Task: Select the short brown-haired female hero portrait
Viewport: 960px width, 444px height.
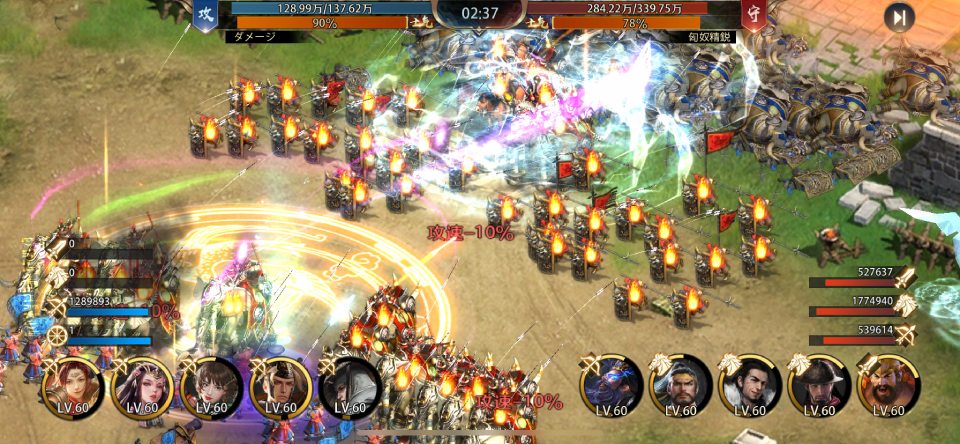Action: click(211, 386)
